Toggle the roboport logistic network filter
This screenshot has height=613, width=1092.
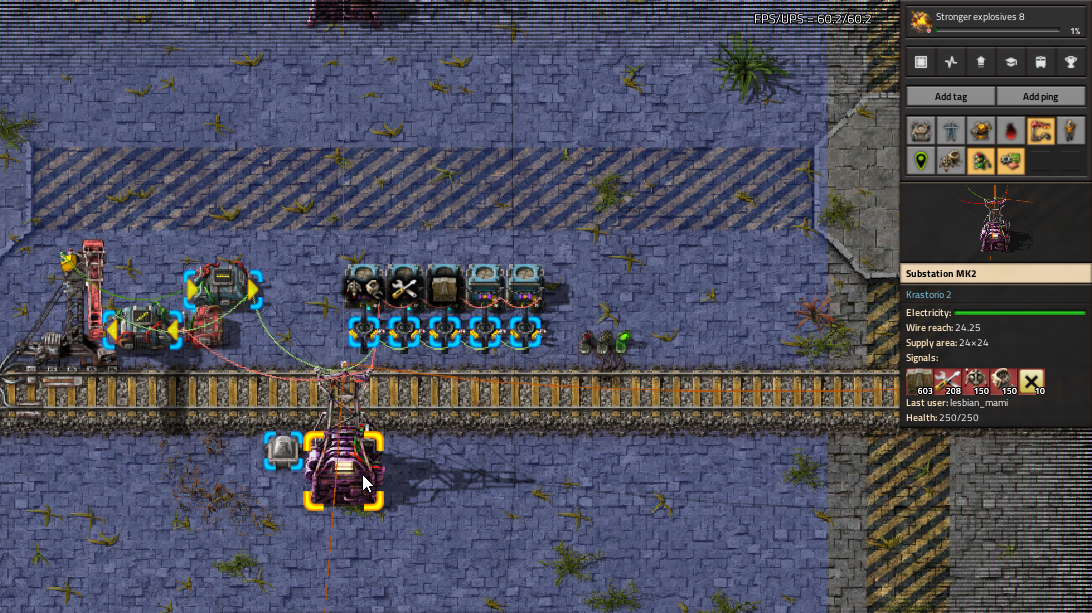tap(921, 131)
